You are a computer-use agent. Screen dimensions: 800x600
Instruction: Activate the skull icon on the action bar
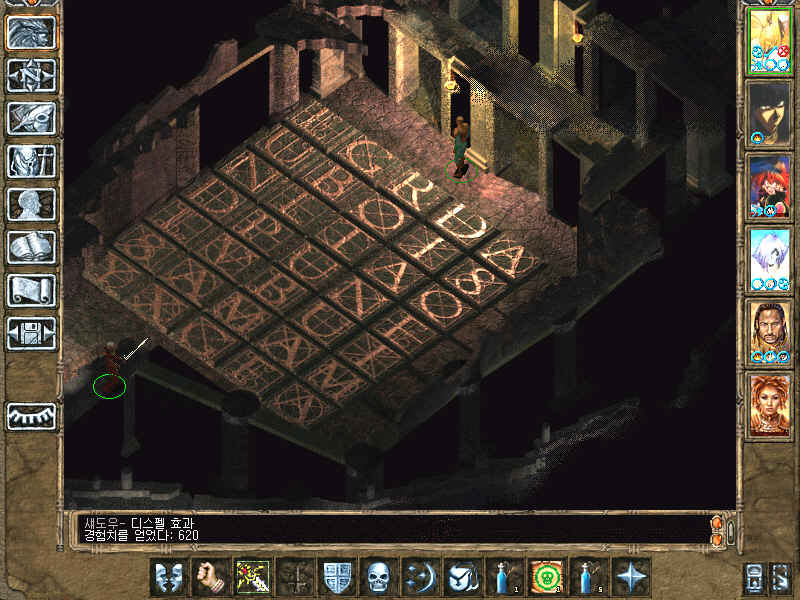pyautogui.click(x=377, y=577)
